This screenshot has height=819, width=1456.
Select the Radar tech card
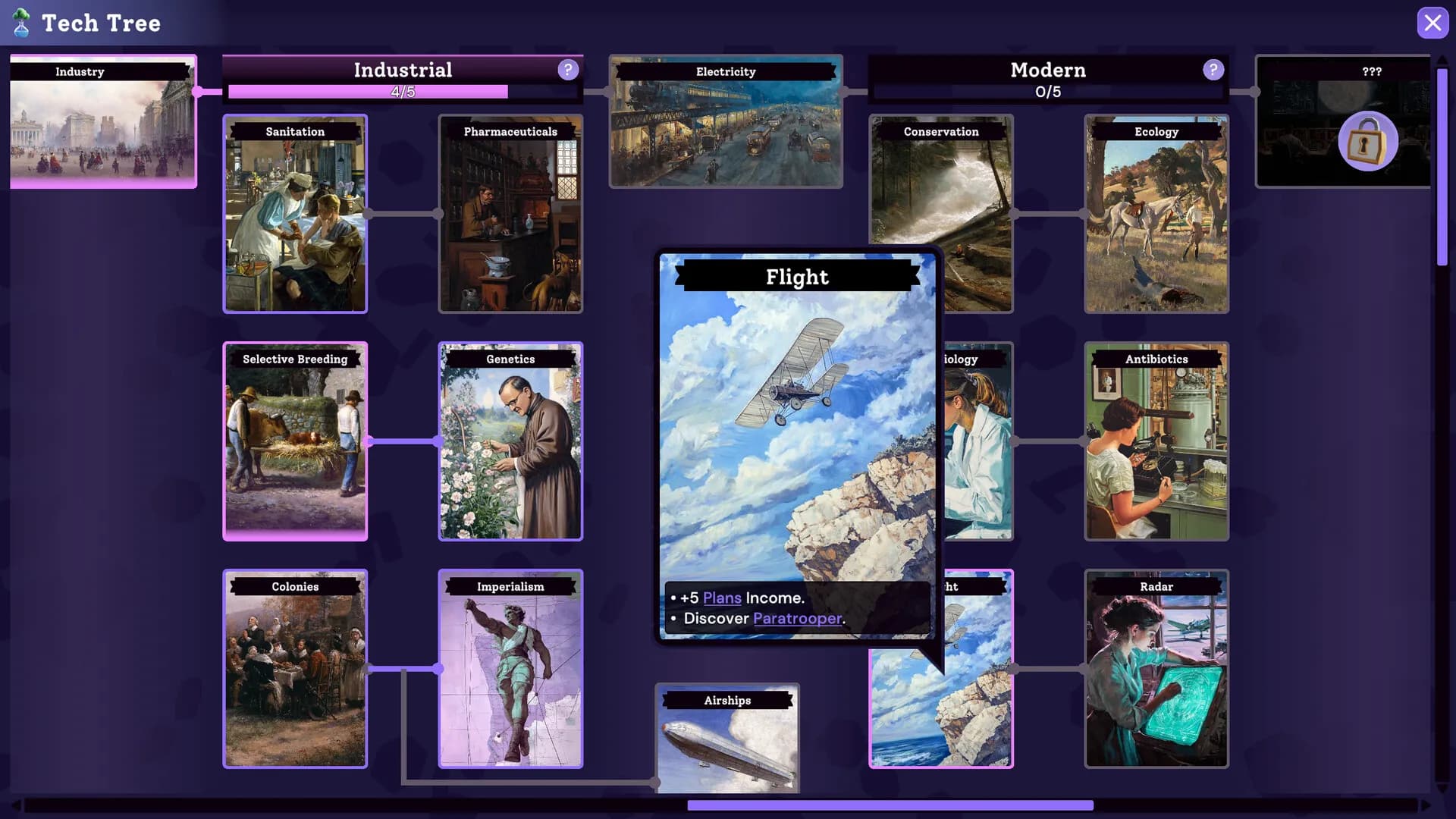tap(1156, 668)
